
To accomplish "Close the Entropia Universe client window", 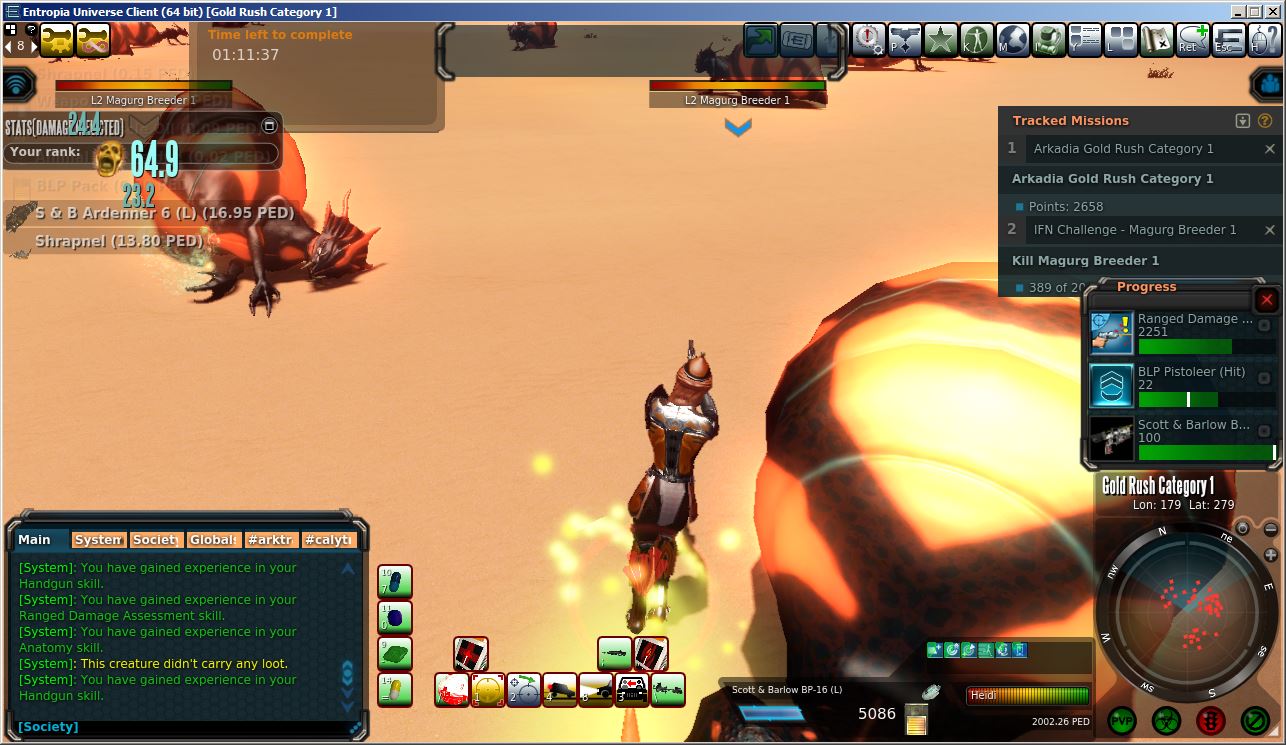I will click(1276, 12).
